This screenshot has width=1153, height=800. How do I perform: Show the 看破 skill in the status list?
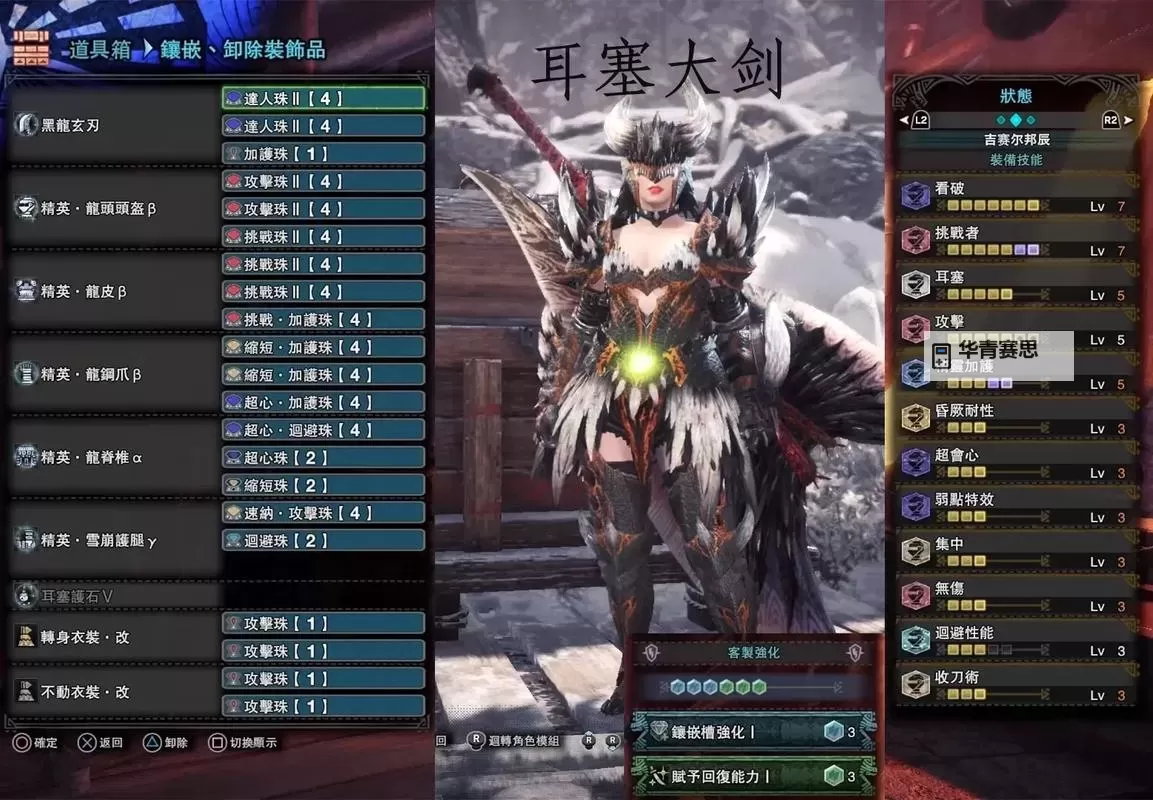(1013, 195)
